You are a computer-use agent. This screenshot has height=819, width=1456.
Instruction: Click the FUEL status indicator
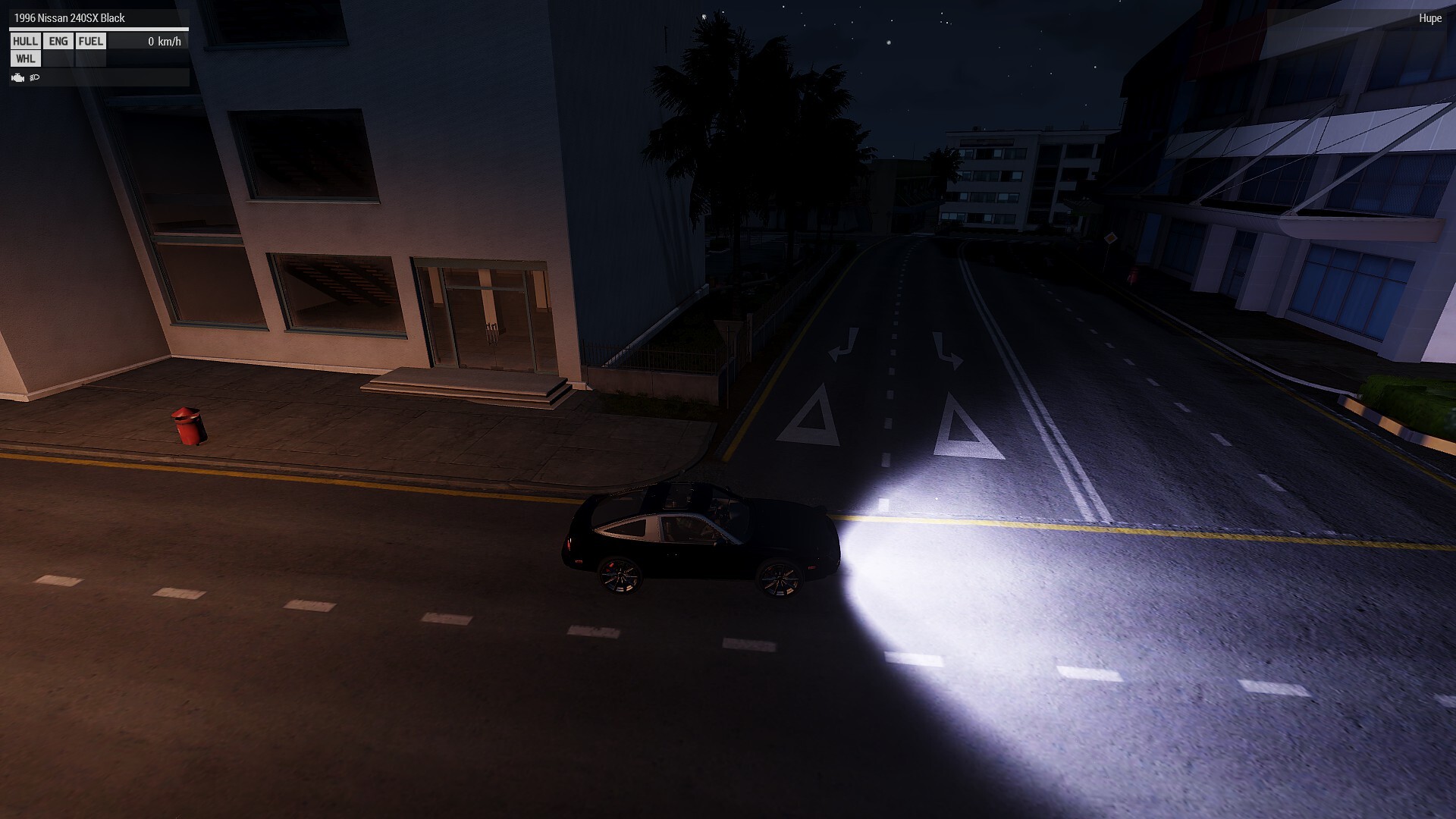coord(90,42)
